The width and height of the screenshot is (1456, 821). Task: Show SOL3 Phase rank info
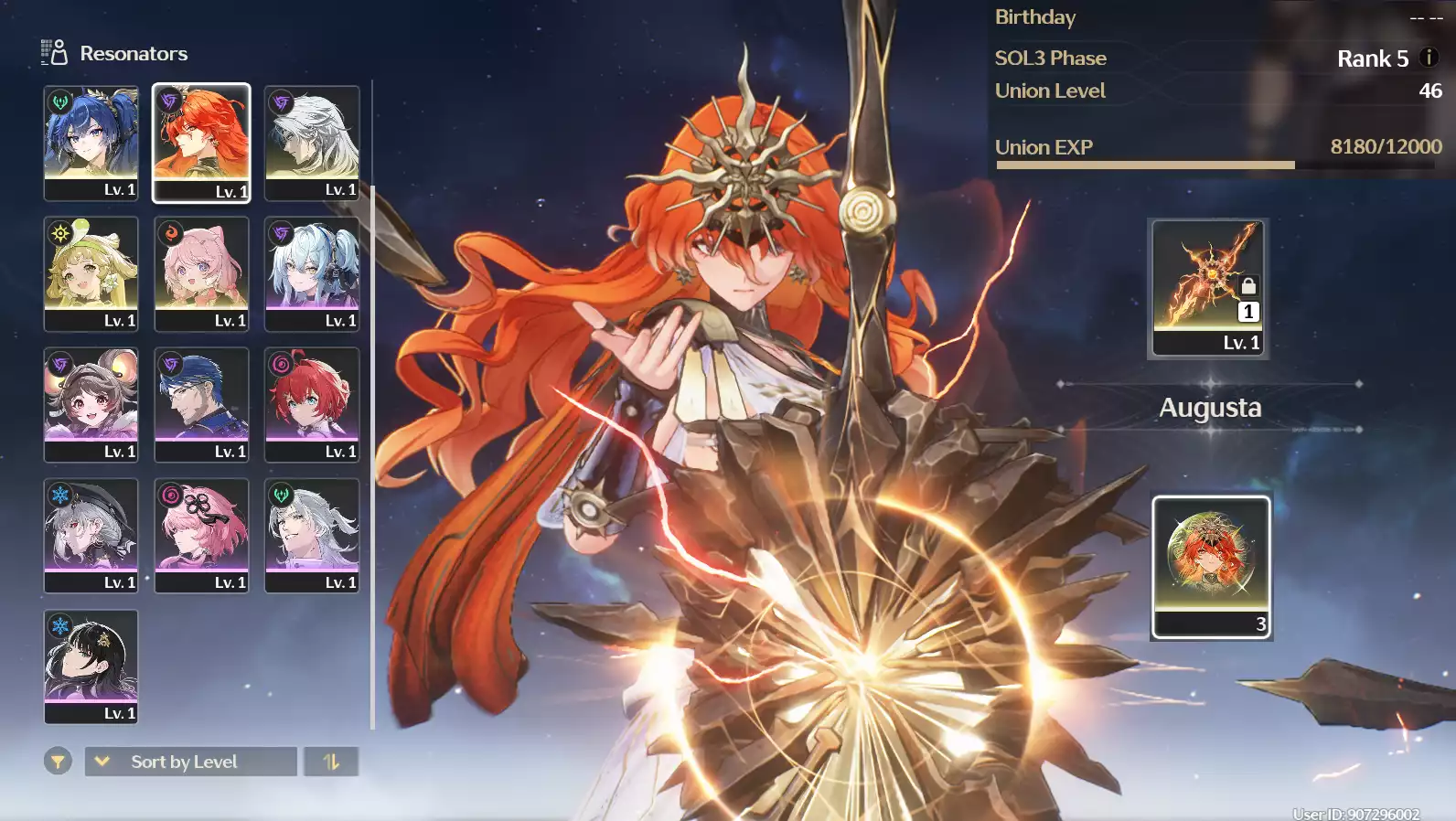point(1429,58)
